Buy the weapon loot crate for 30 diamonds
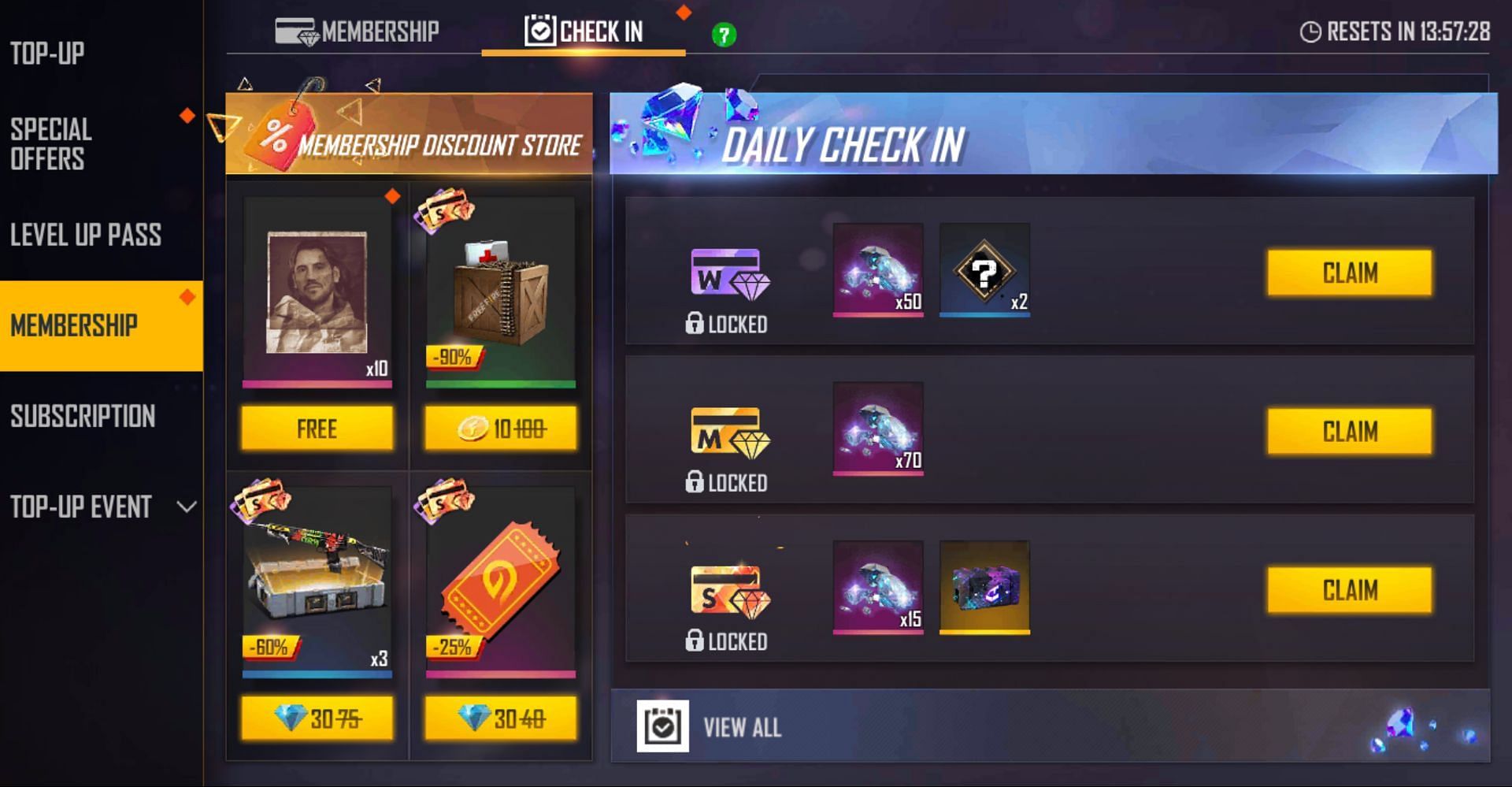 pos(317,718)
